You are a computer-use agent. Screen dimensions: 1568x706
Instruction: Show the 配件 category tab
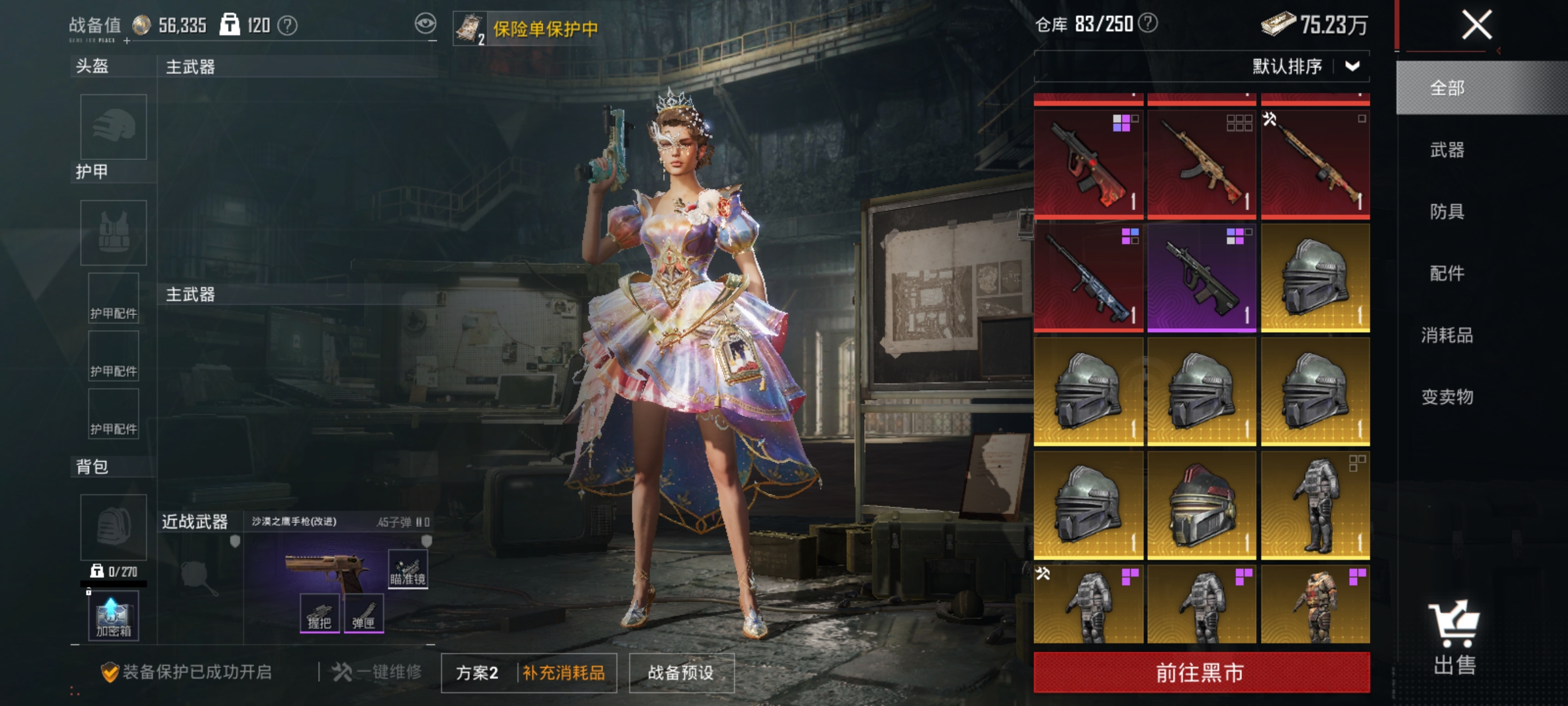tap(1448, 273)
